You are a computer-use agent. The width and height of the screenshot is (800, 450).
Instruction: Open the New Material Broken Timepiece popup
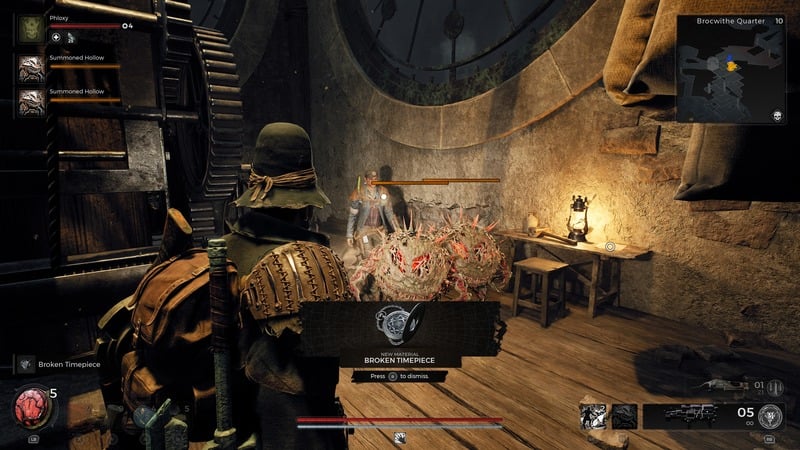coord(399,334)
